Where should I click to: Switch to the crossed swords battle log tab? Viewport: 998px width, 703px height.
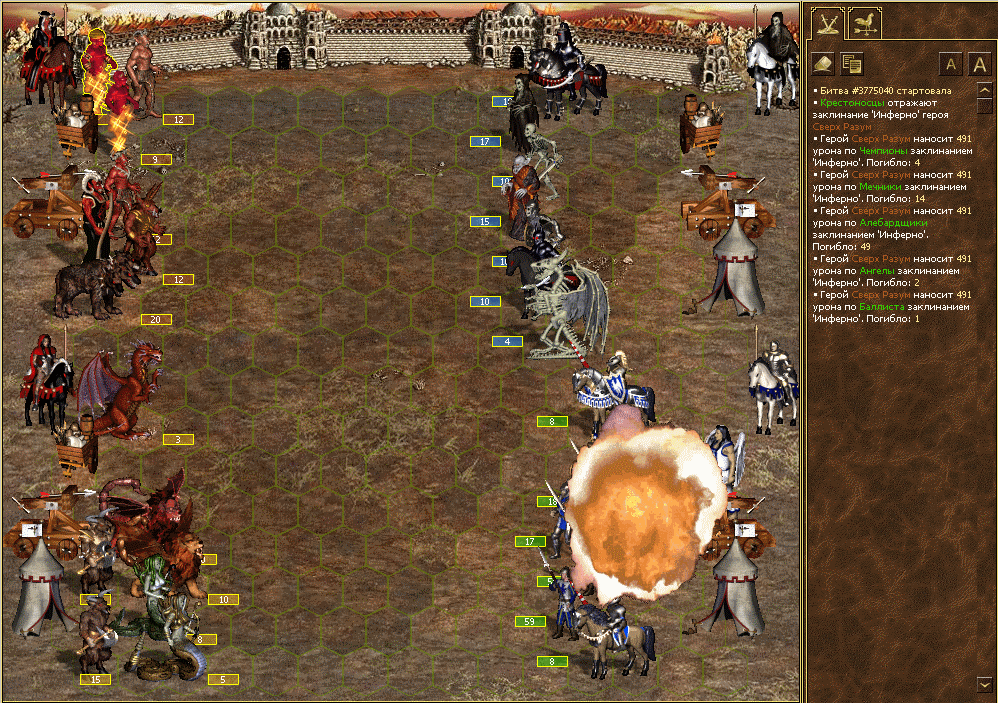[828, 23]
